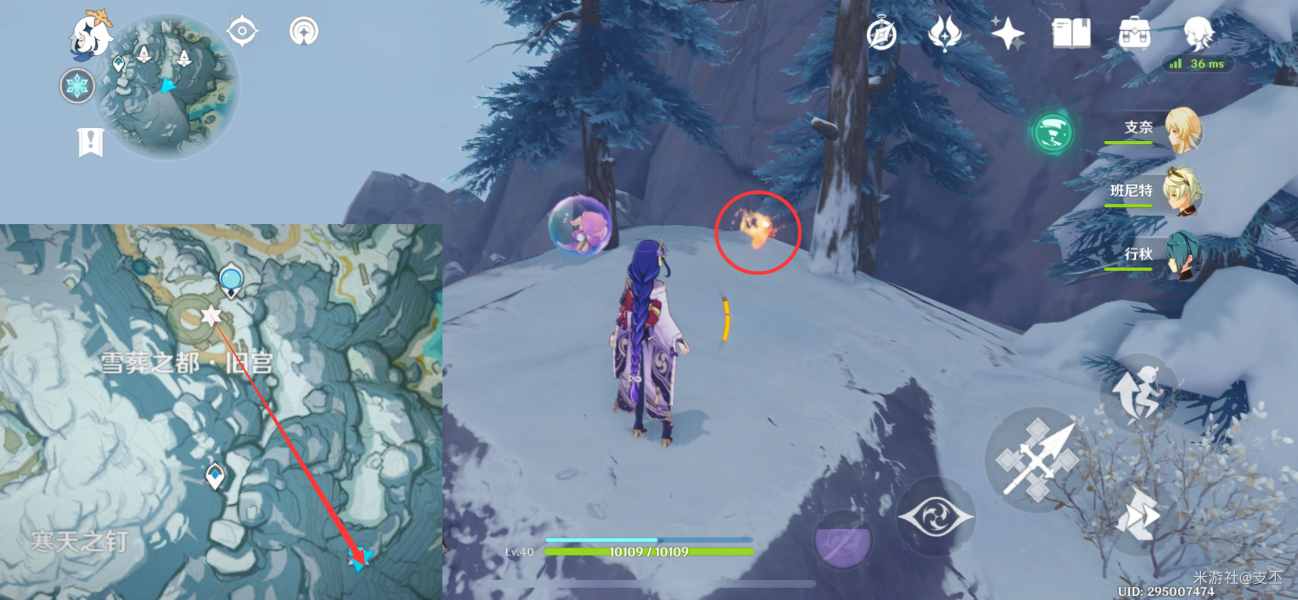
Task: Open the circular minimap
Action: [x=168, y=86]
